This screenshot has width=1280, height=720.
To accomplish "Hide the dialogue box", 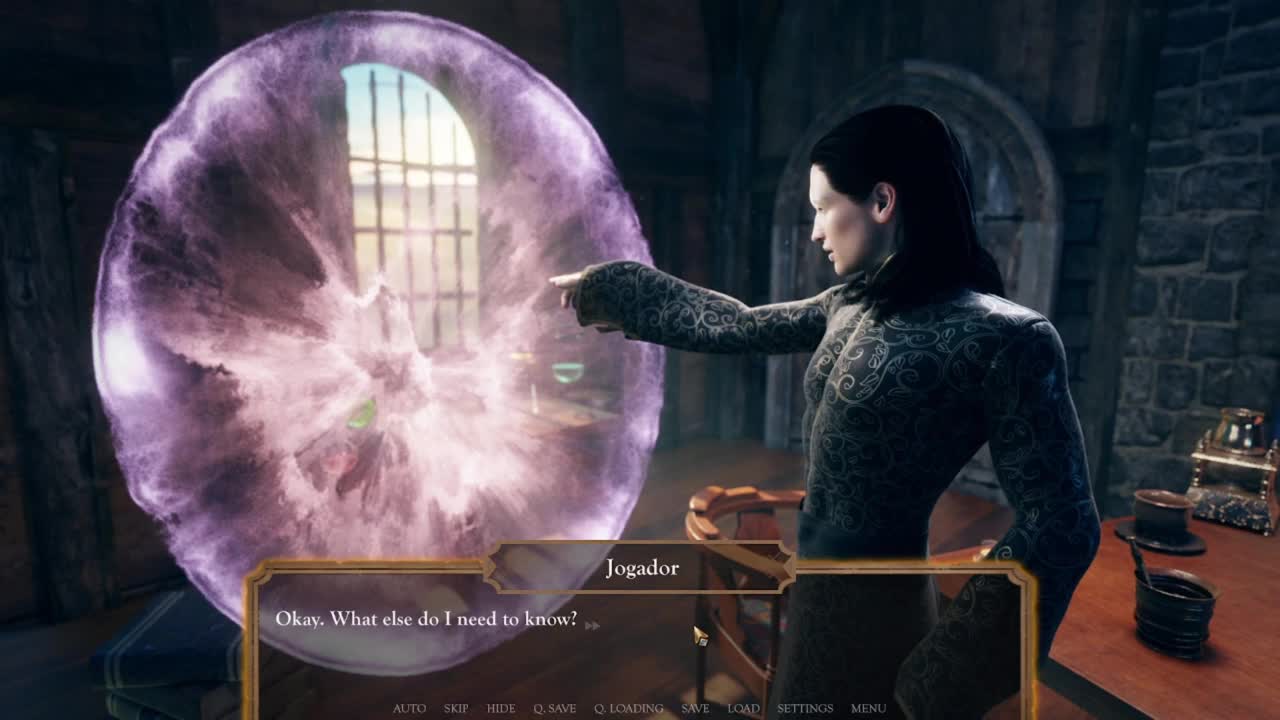I will (501, 708).
